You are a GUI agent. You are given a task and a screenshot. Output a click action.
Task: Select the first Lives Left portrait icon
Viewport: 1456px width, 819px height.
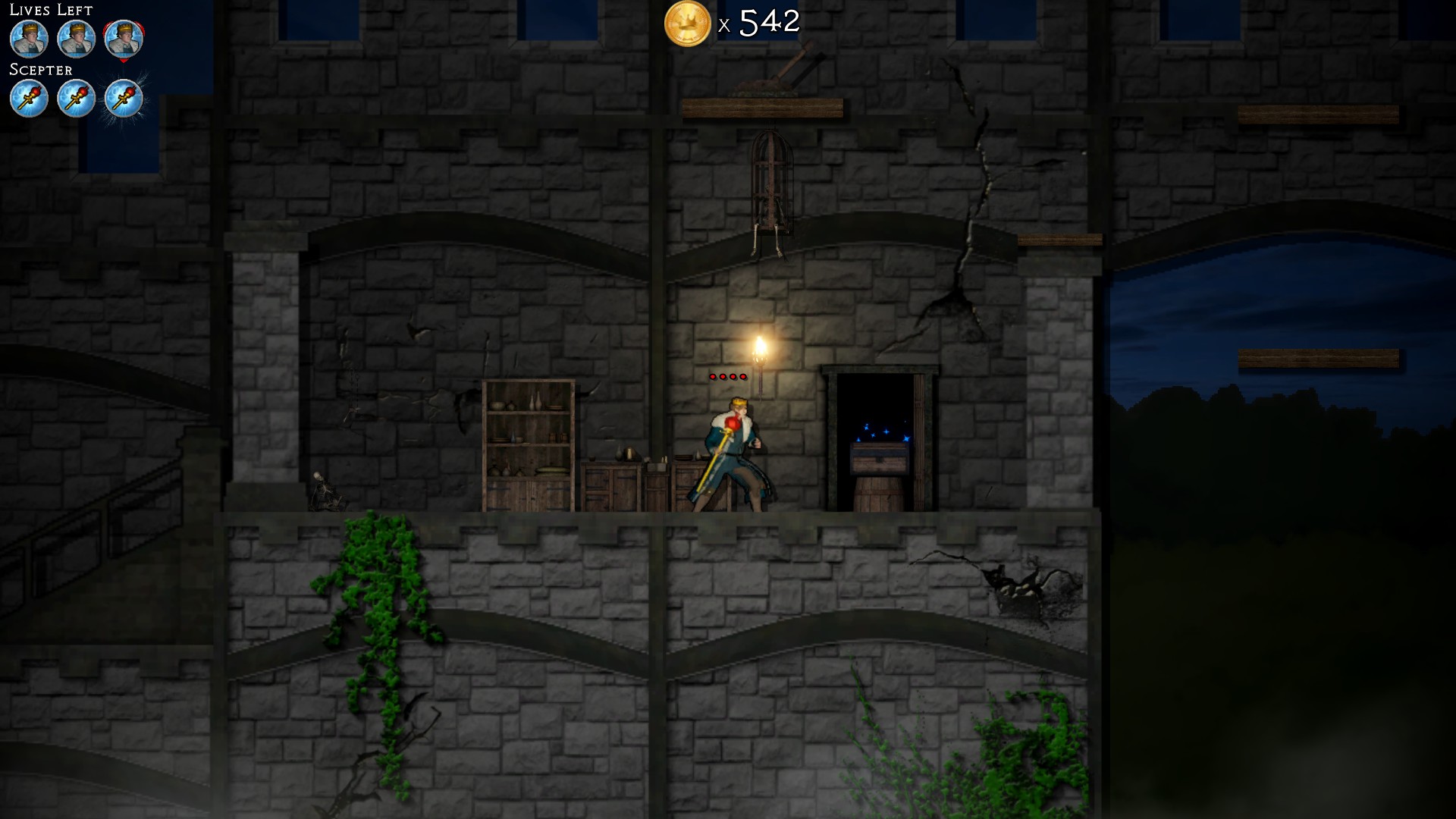pyautogui.click(x=29, y=39)
